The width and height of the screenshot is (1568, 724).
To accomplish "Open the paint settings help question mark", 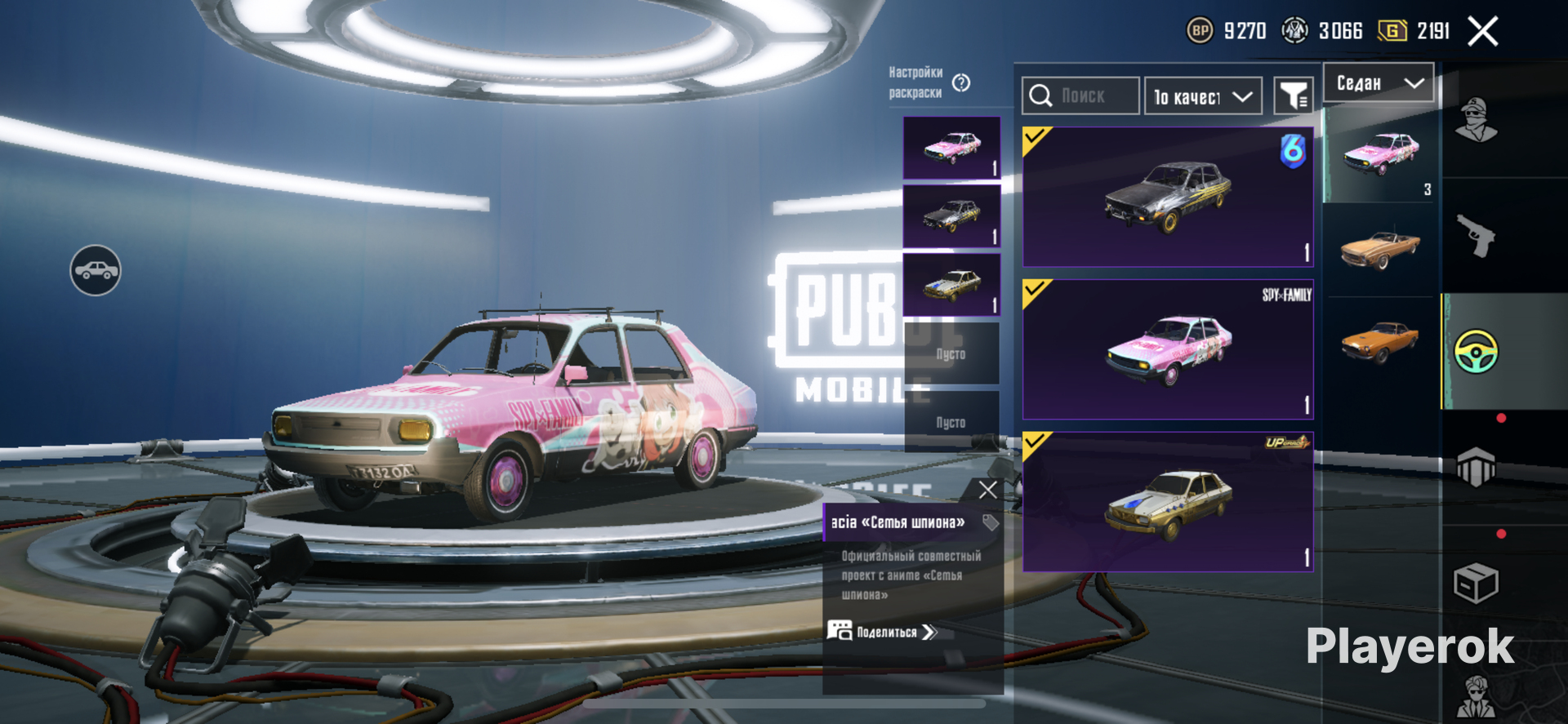I will tap(961, 82).
